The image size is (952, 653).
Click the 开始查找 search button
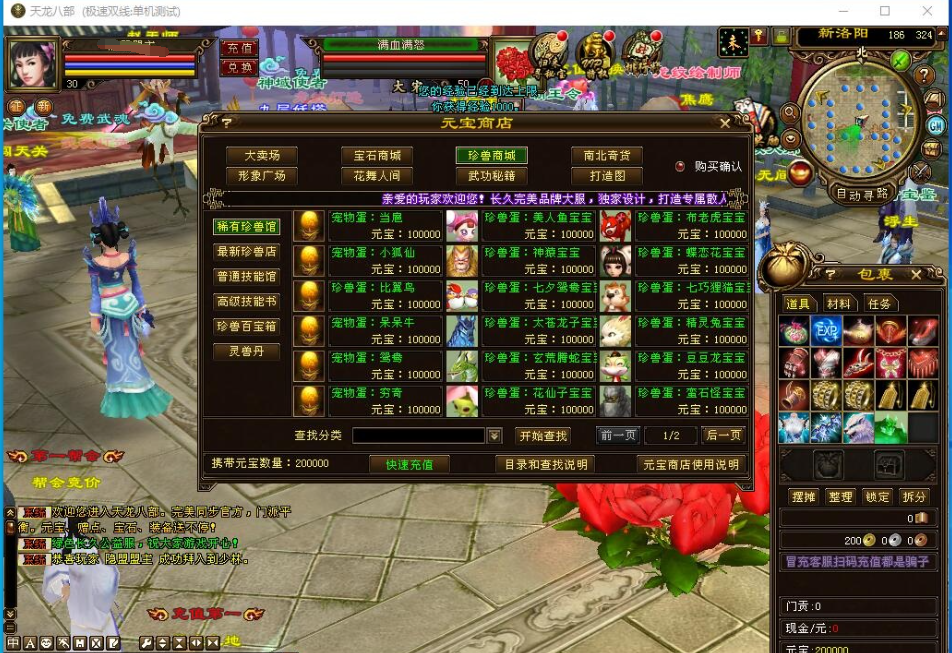click(x=543, y=436)
